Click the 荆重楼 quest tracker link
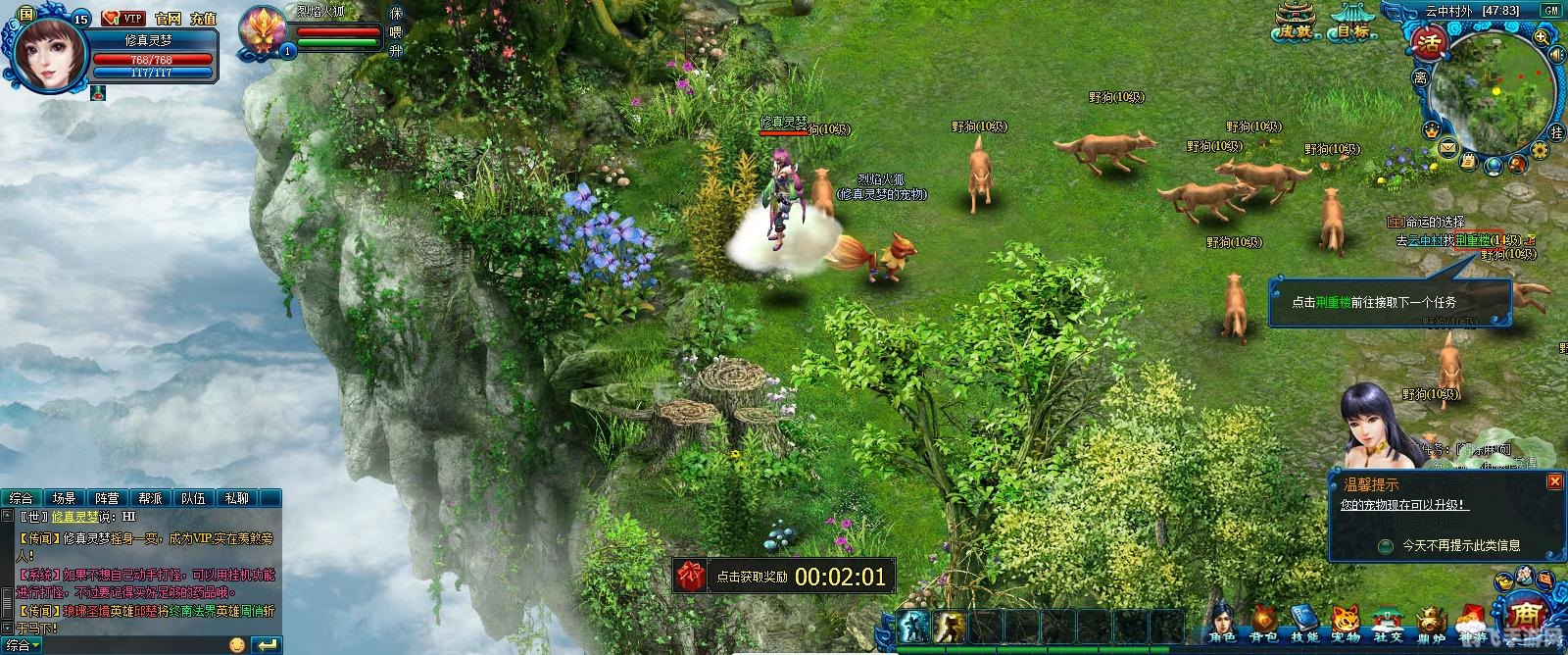Image resolution: width=1568 pixels, height=655 pixels. 1473,240
